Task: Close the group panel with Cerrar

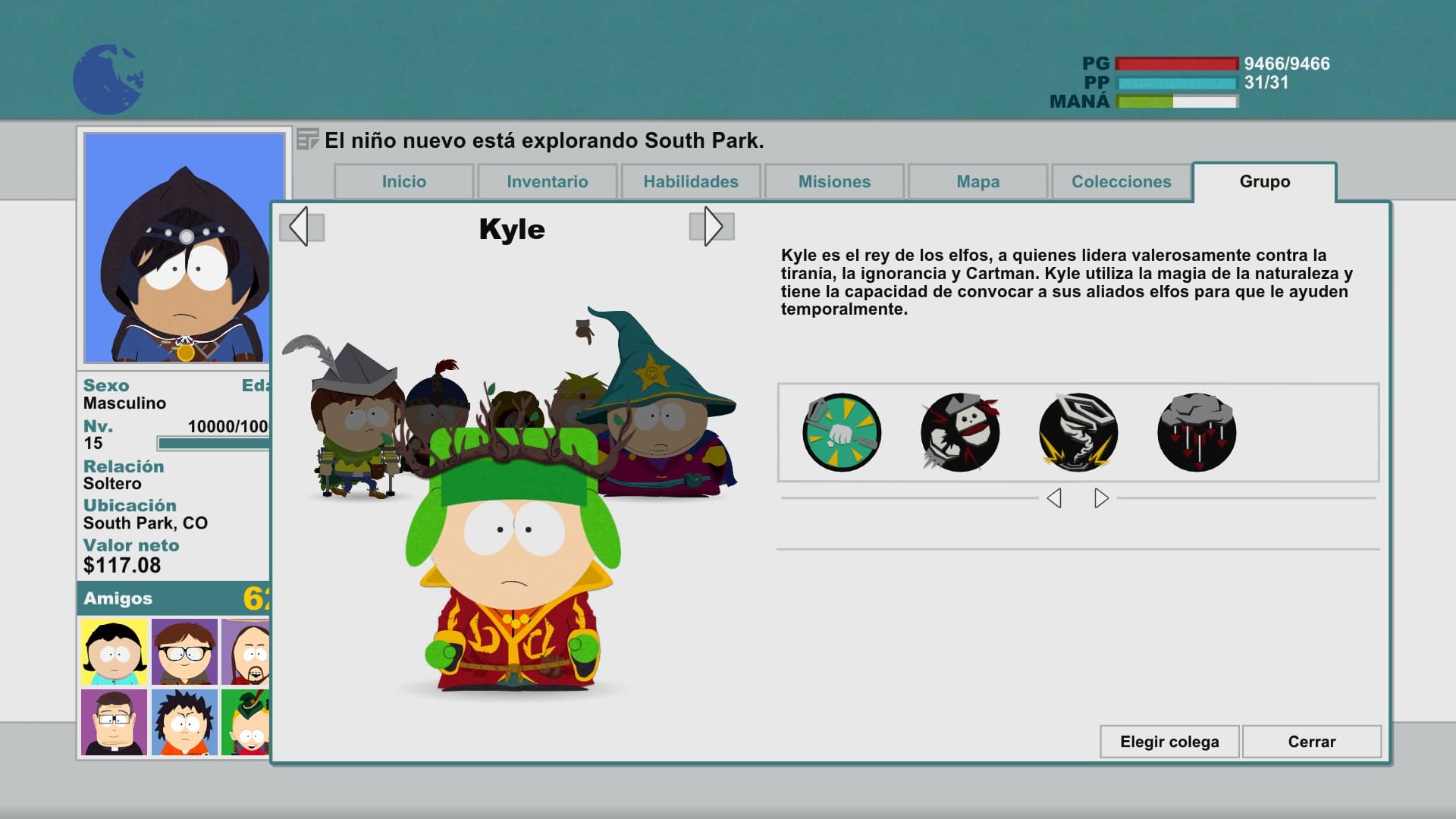Action: tap(1311, 742)
